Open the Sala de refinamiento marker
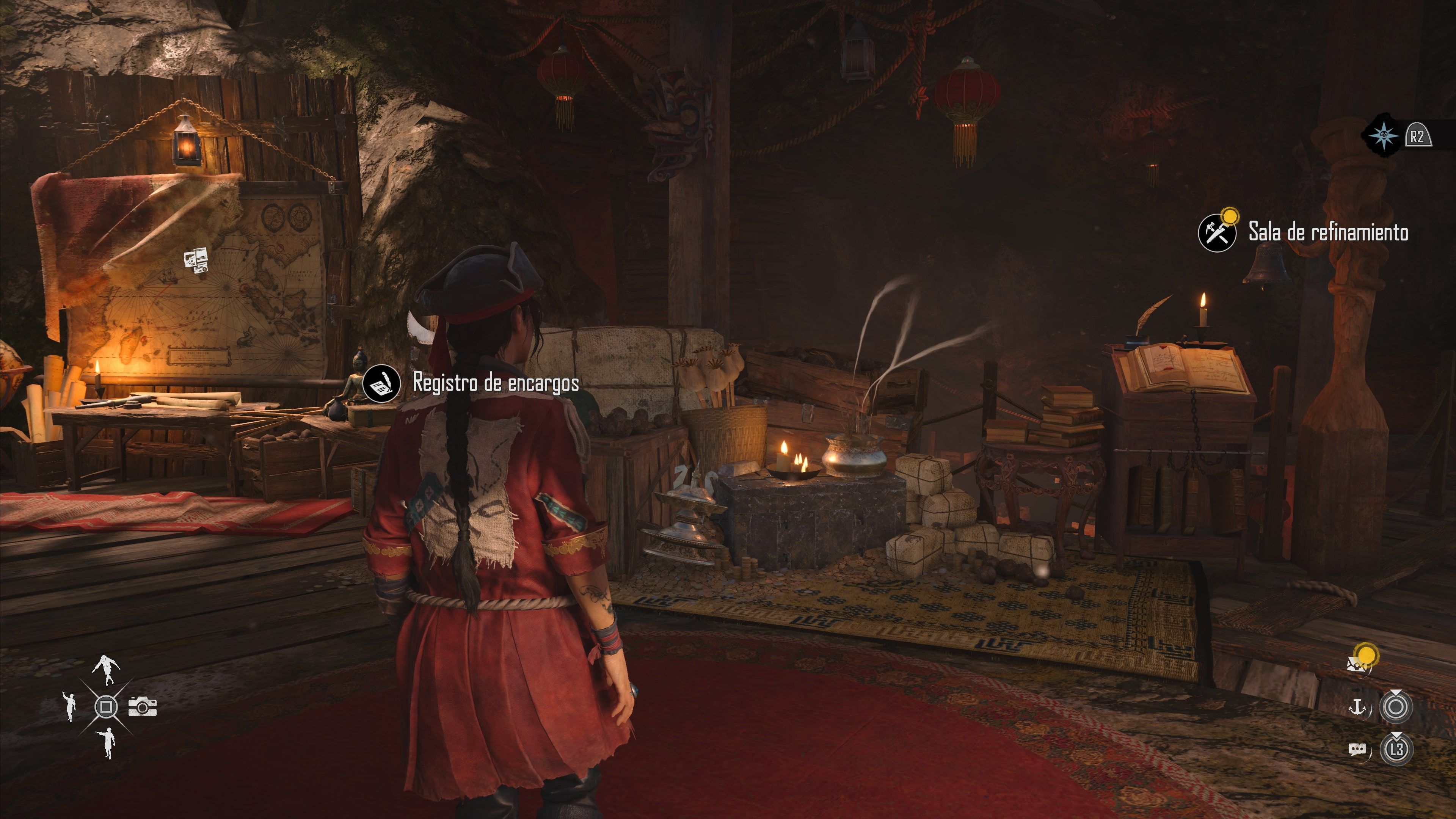The height and width of the screenshot is (819, 1456). [1217, 232]
